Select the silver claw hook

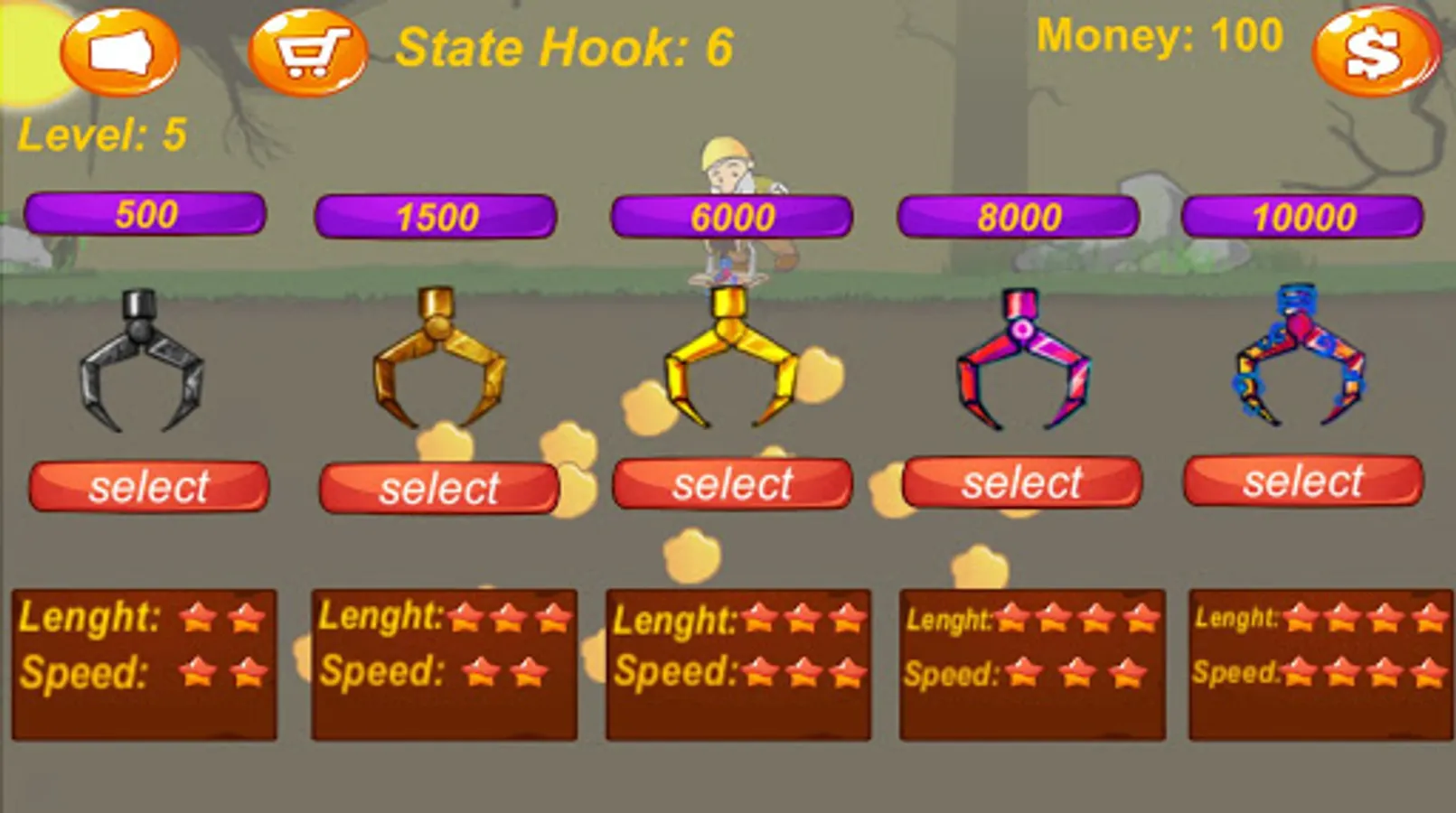click(147, 486)
